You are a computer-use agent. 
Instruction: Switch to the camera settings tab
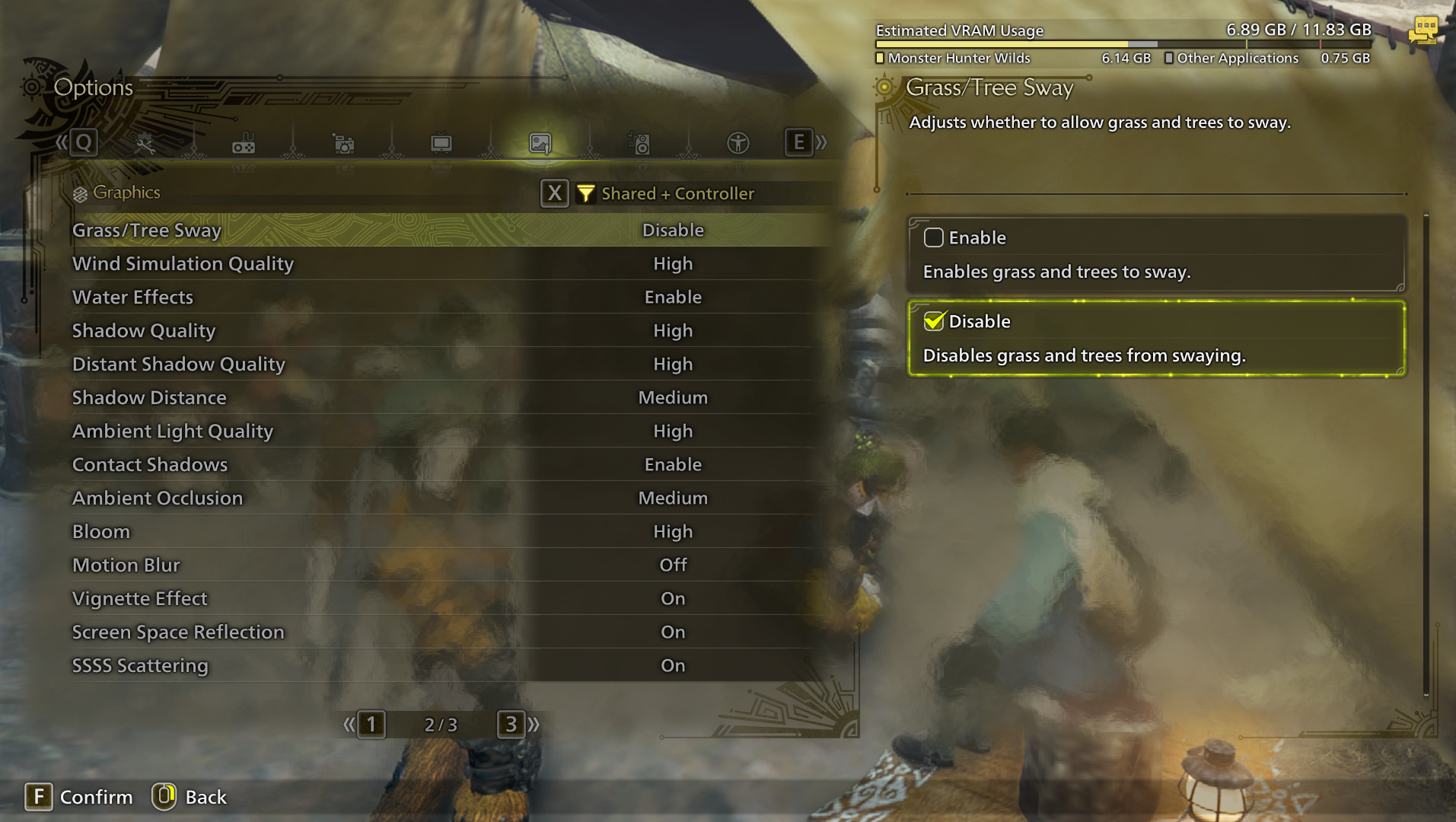(x=343, y=143)
